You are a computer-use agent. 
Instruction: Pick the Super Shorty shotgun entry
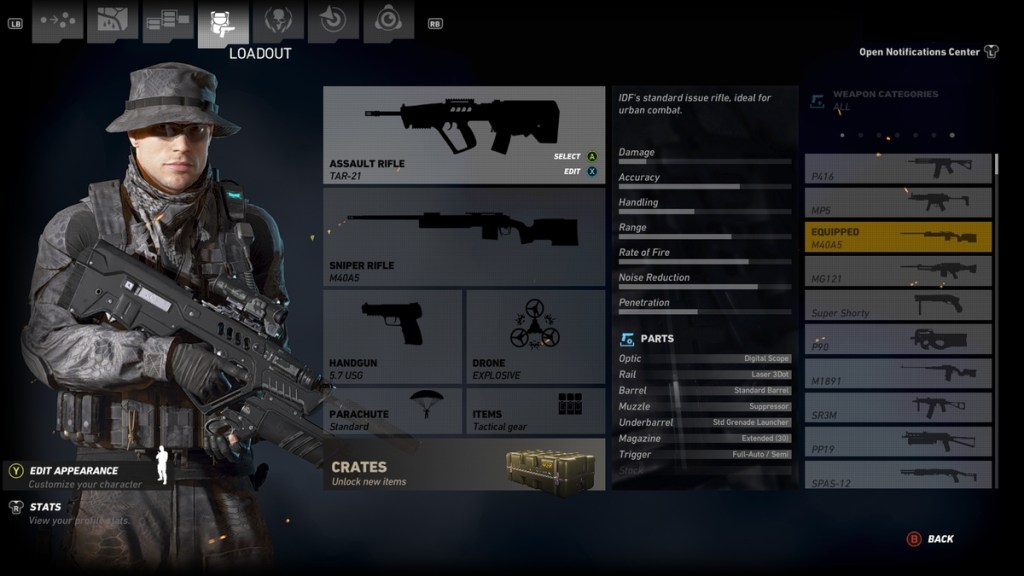coord(898,305)
